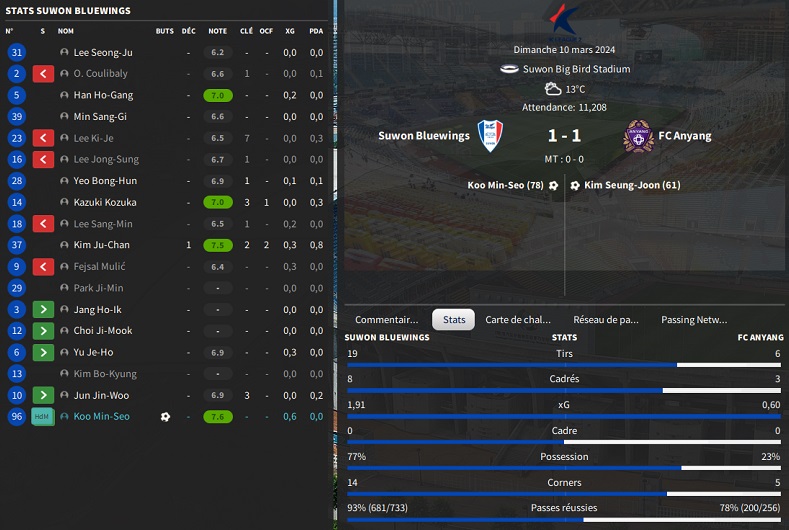Open O. Coulibaly's player row
789x530 pixels.
tap(101, 74)
